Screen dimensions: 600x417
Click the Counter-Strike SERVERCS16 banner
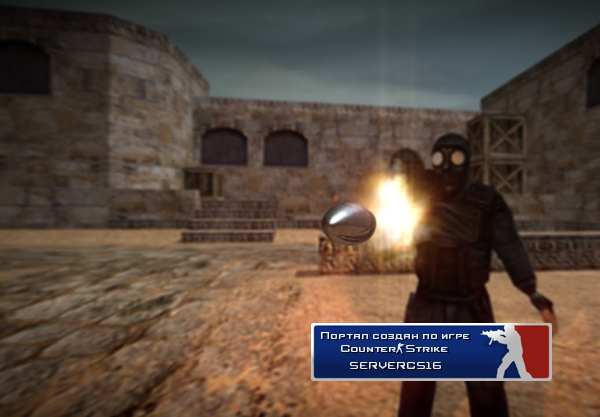431,351
